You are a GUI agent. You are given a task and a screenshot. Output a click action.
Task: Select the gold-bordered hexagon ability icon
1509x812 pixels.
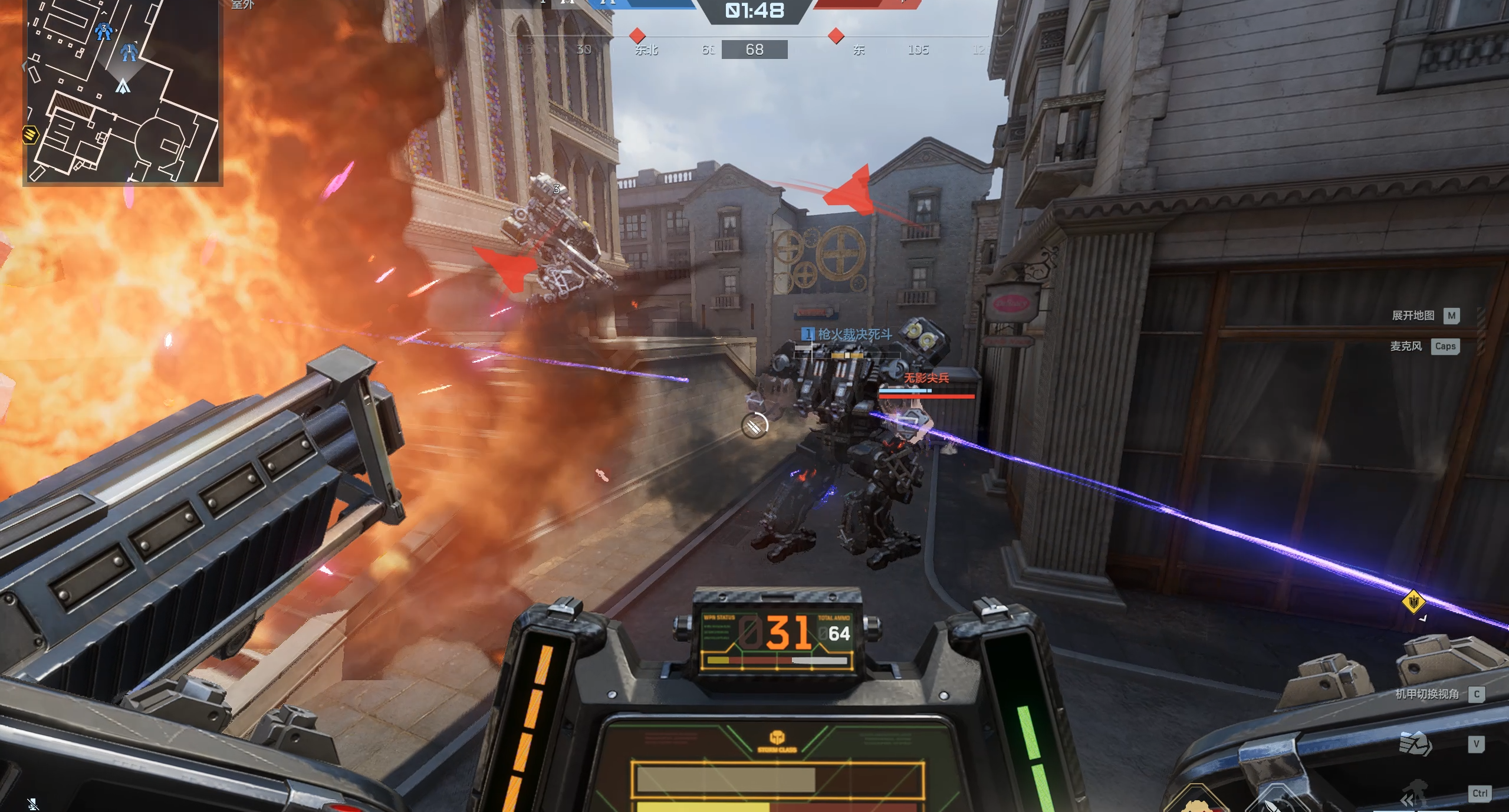click(1195, 801)
